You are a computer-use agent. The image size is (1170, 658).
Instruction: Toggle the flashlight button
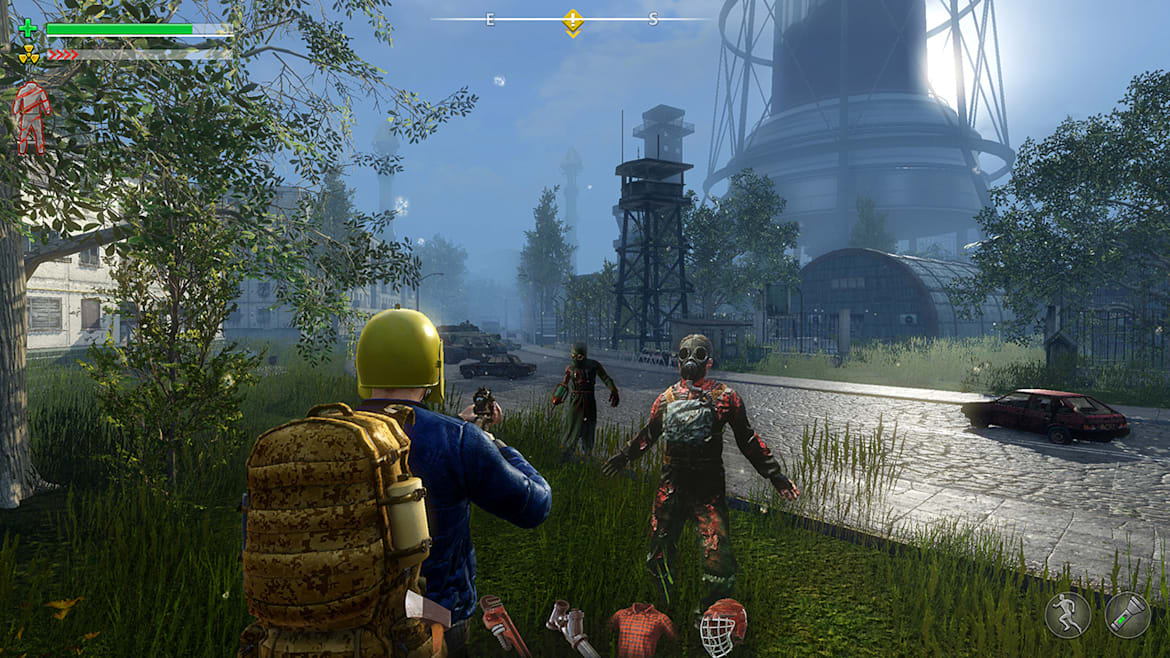1127,615
